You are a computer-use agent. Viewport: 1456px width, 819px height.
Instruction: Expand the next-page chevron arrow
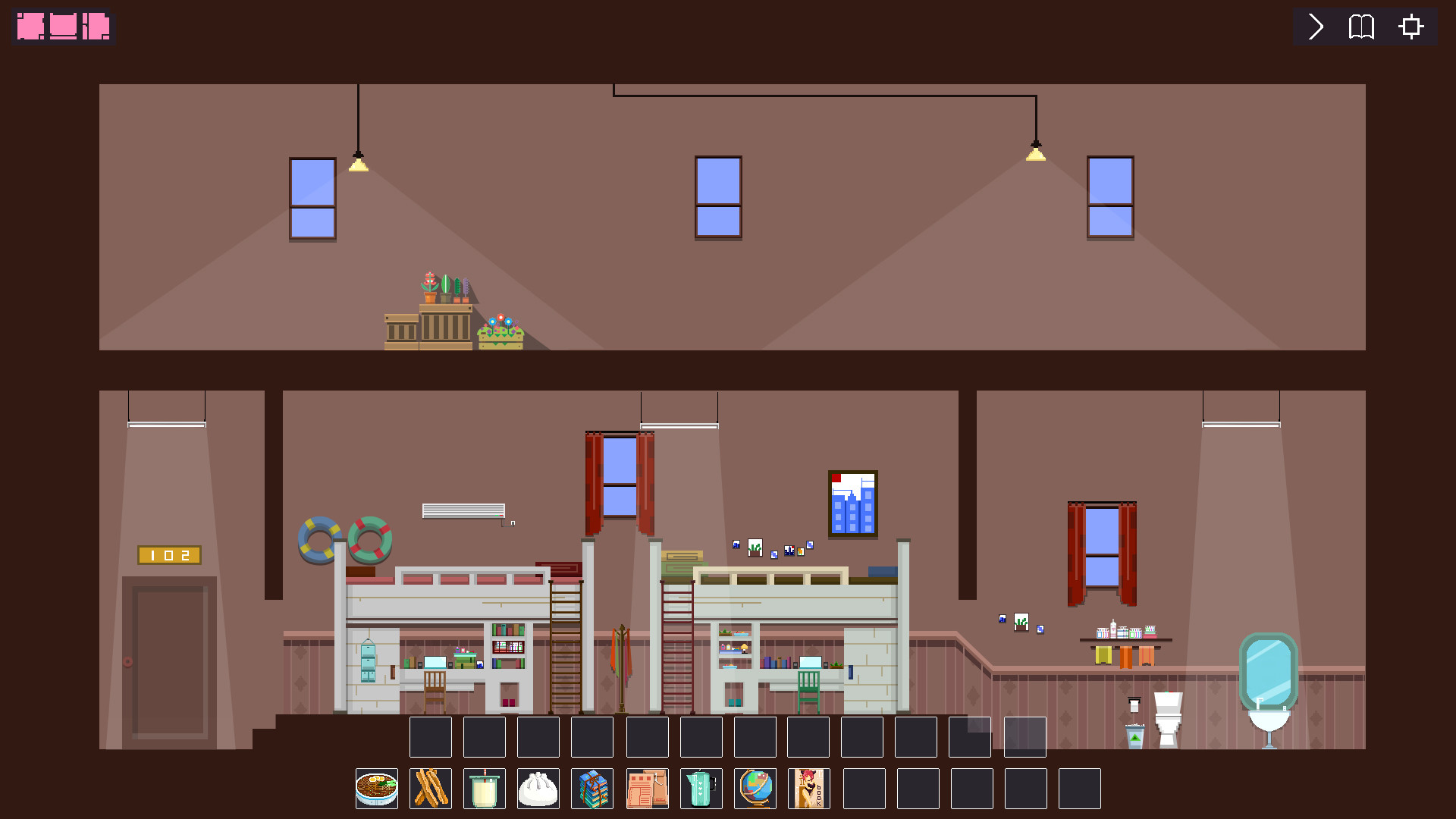pyautogui.click(x=1313, y=27)
